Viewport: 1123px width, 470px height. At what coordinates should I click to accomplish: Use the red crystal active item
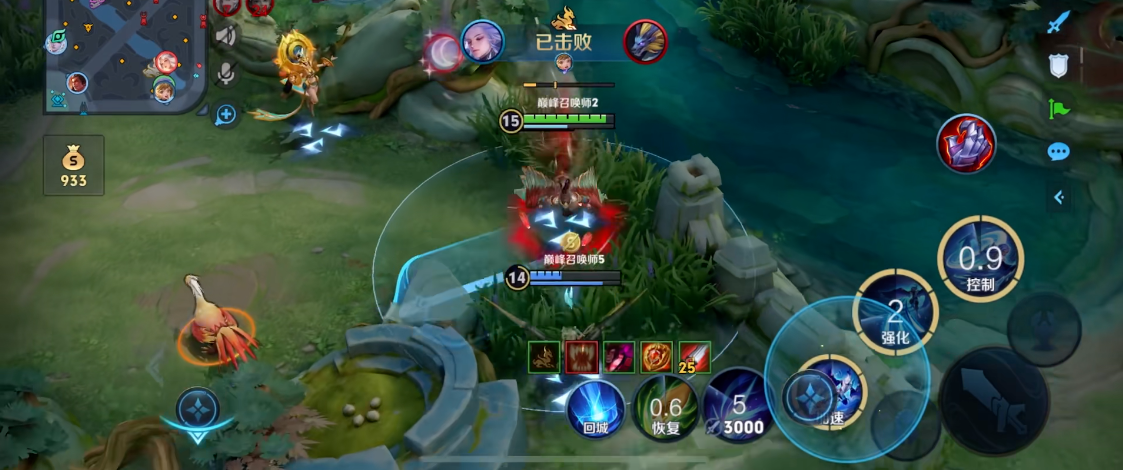(x=965, y=144)
